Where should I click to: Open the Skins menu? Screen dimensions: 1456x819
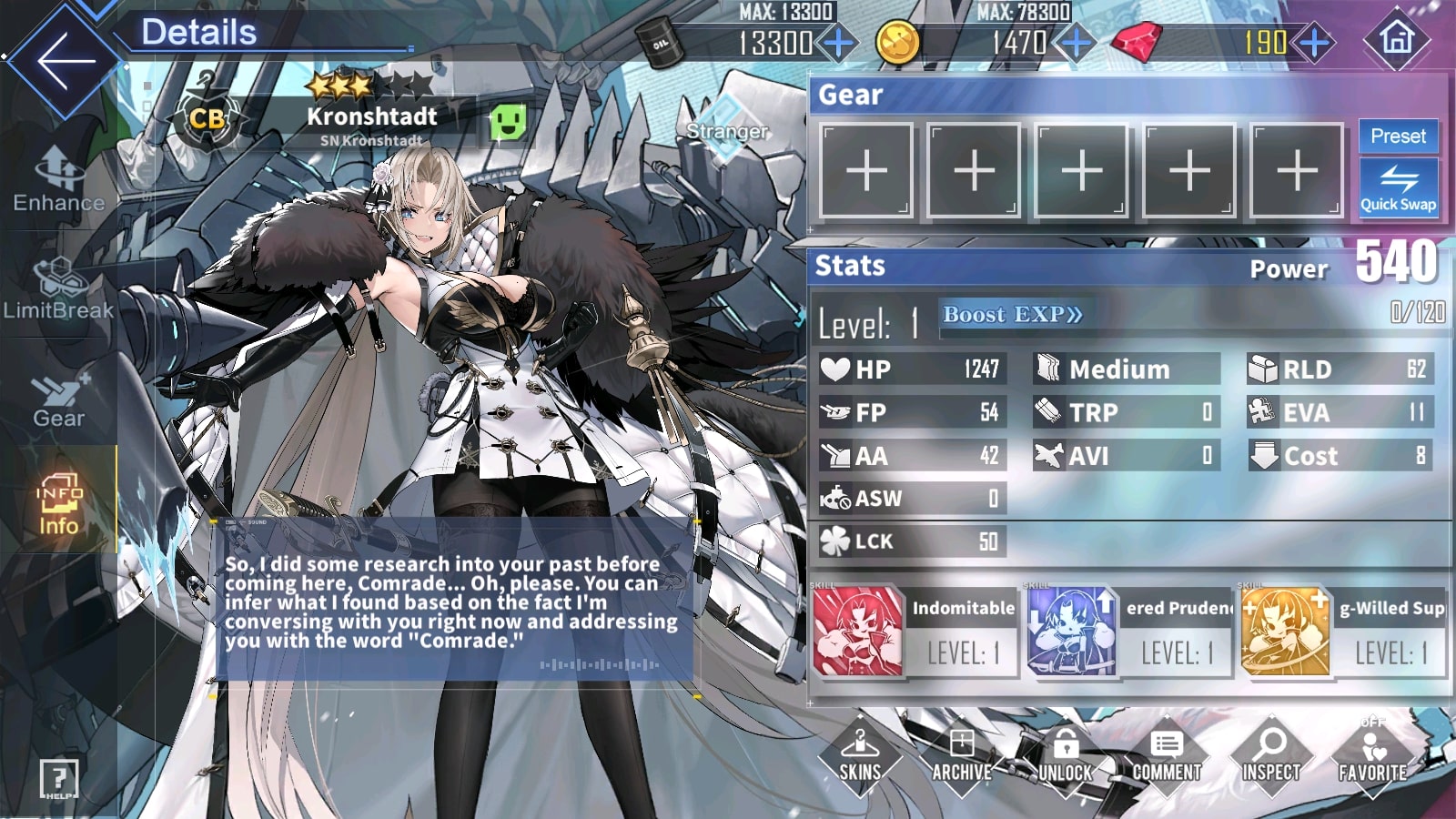point(859,754)
